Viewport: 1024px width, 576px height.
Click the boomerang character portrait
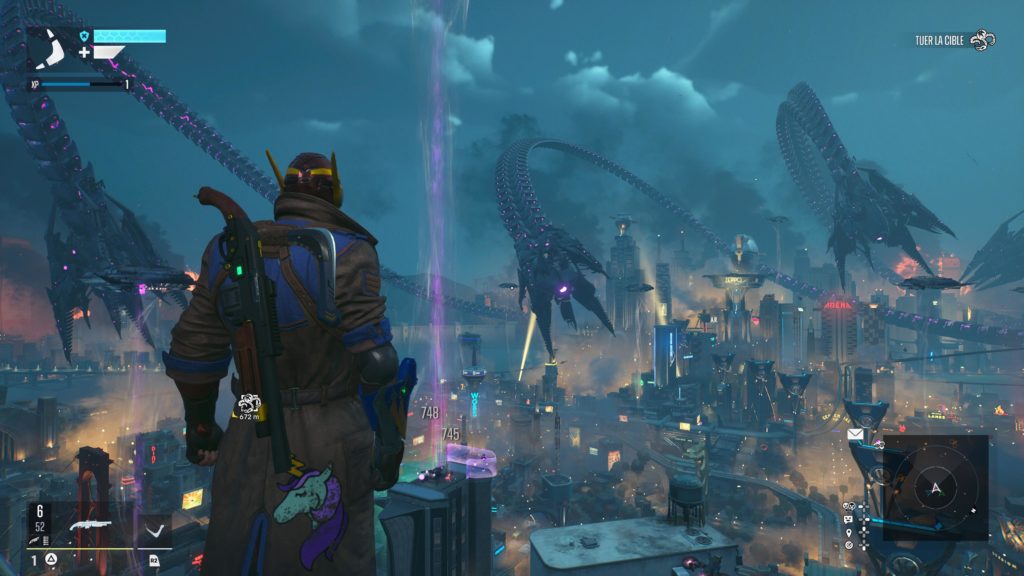pos(46,48)
